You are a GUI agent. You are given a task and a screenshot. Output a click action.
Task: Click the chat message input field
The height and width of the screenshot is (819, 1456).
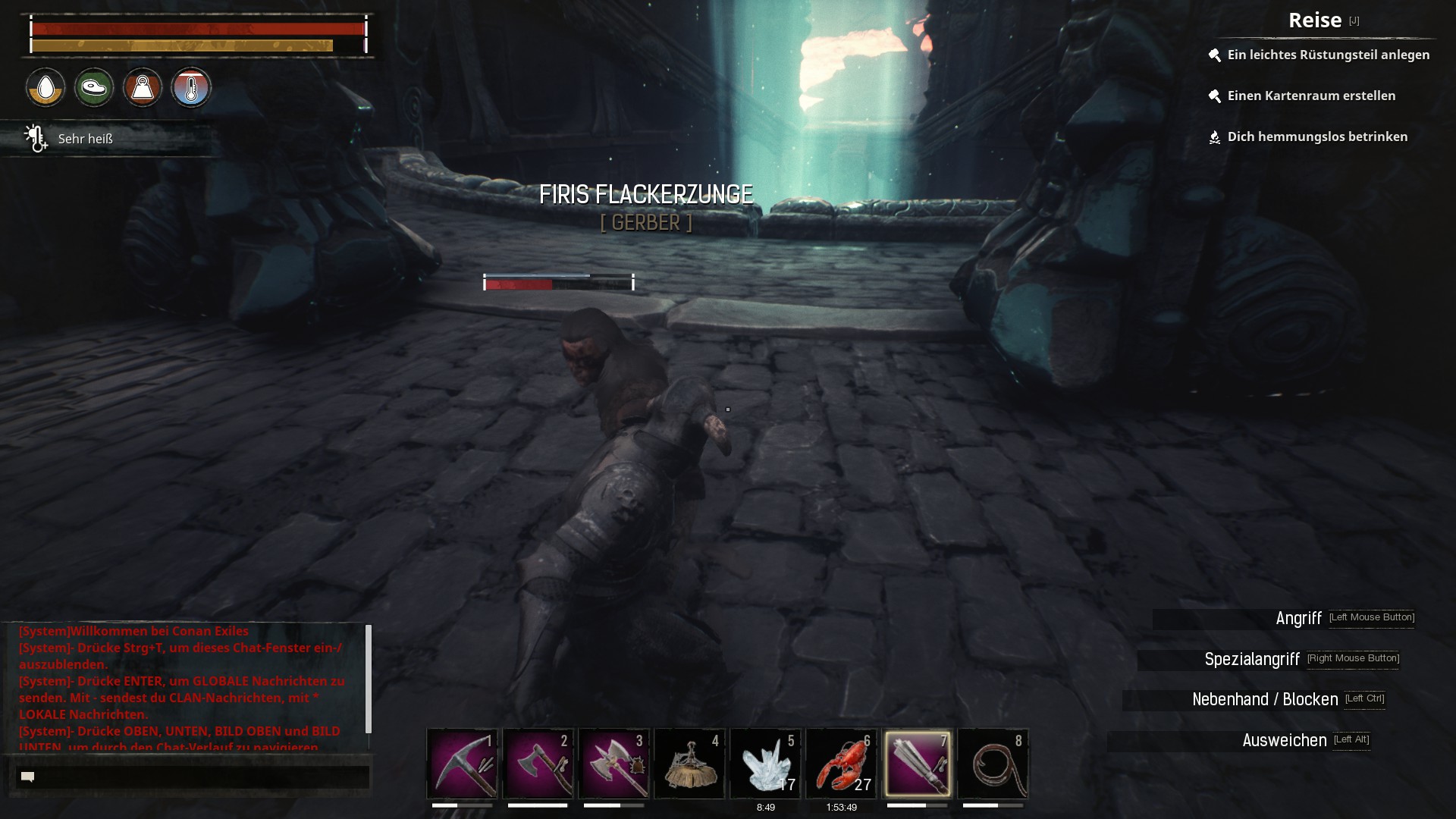pyautogui.click(x=193, y=777)
